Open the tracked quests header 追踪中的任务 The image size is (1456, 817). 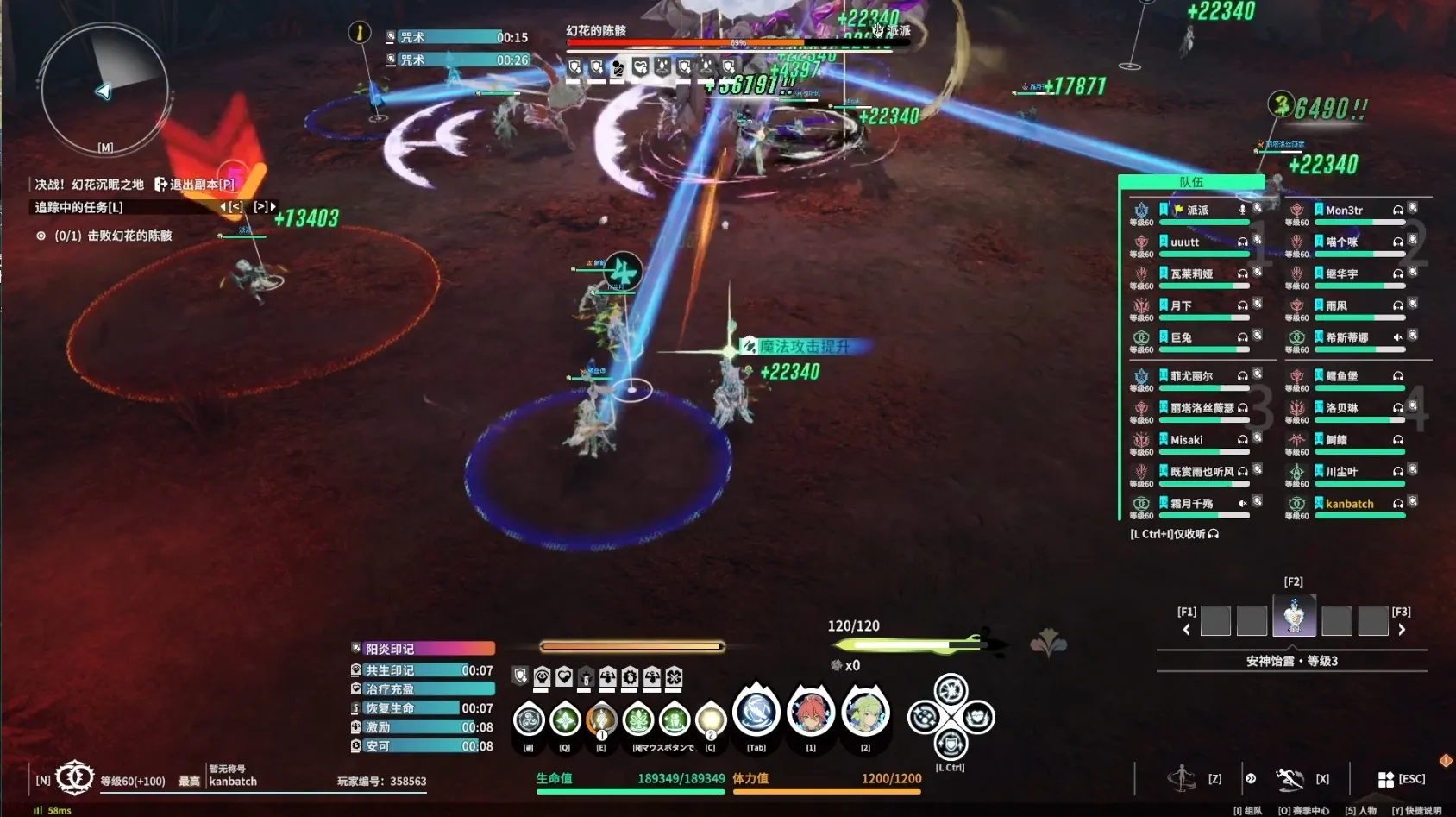coord(79,207)
